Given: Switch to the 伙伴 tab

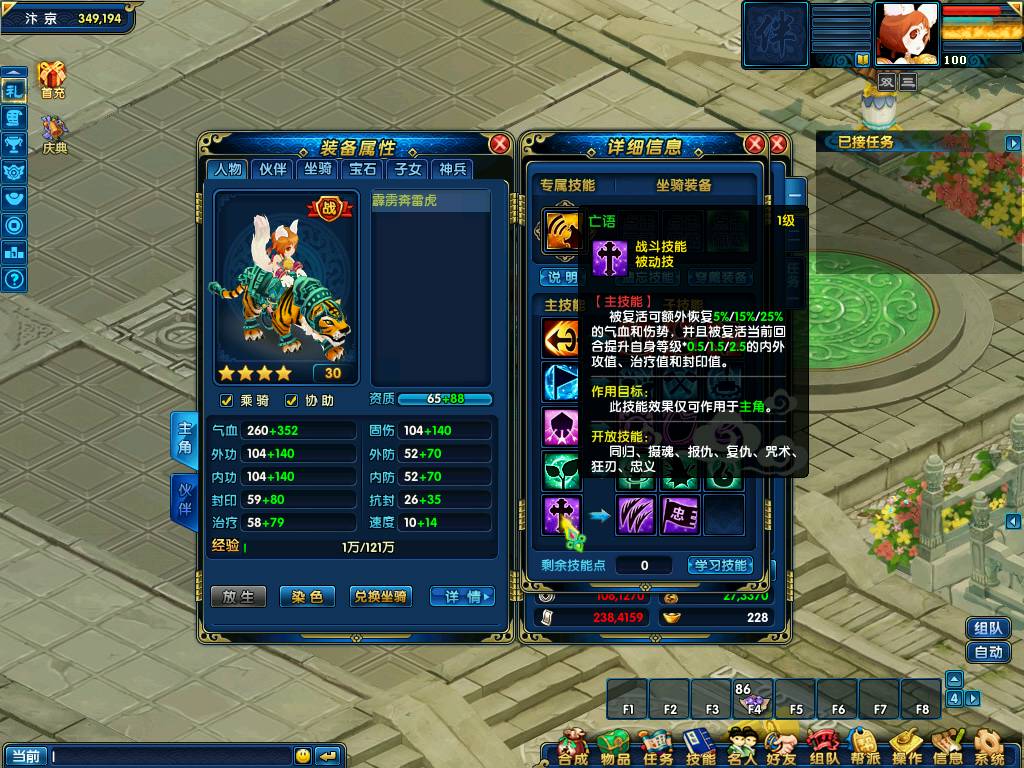Looking at the screenshot, I should pyautogui.click(x=273, y=169).
